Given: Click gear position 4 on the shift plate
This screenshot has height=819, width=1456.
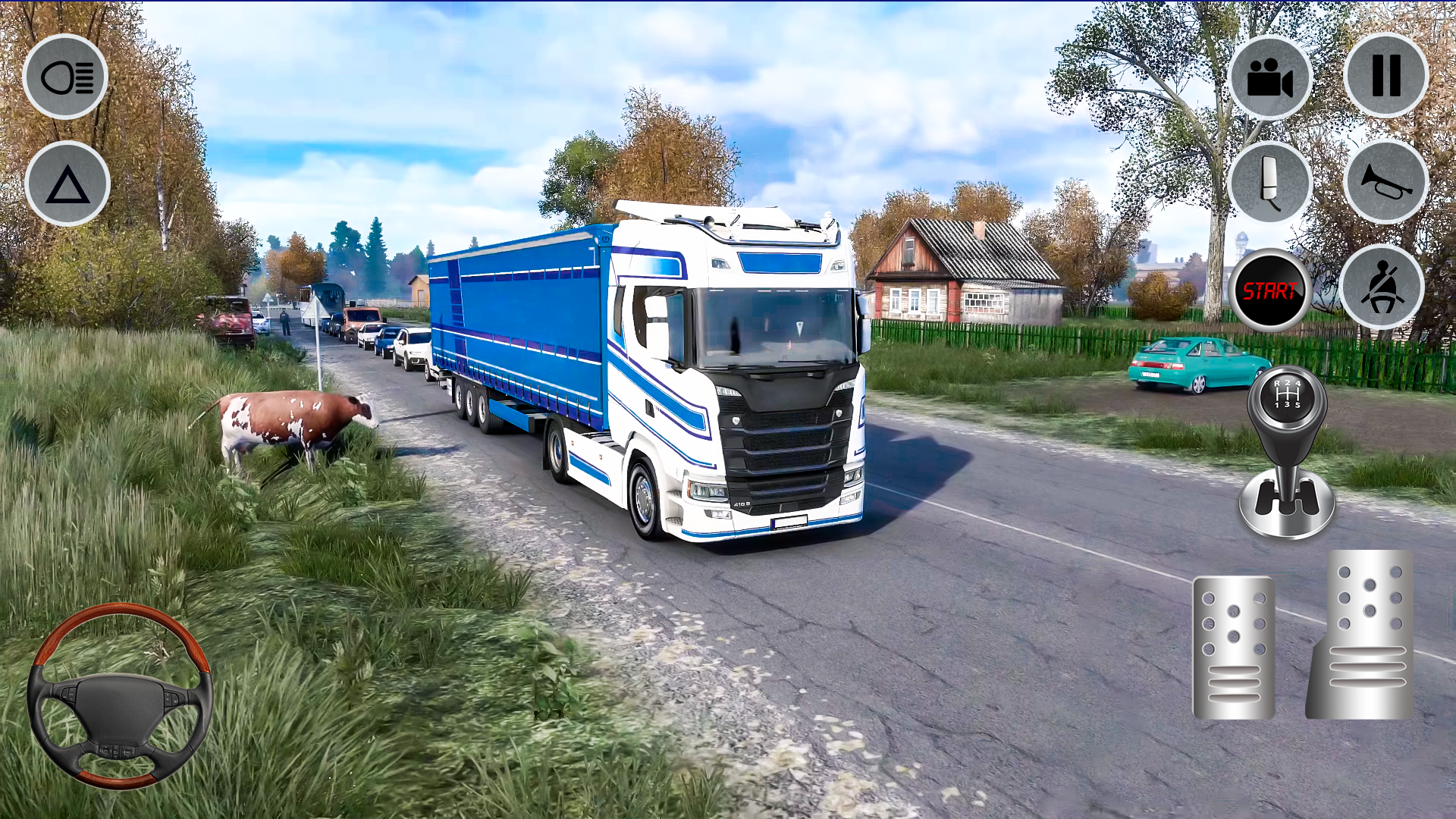Looking at the screenshot, I should pos(1298,384).
